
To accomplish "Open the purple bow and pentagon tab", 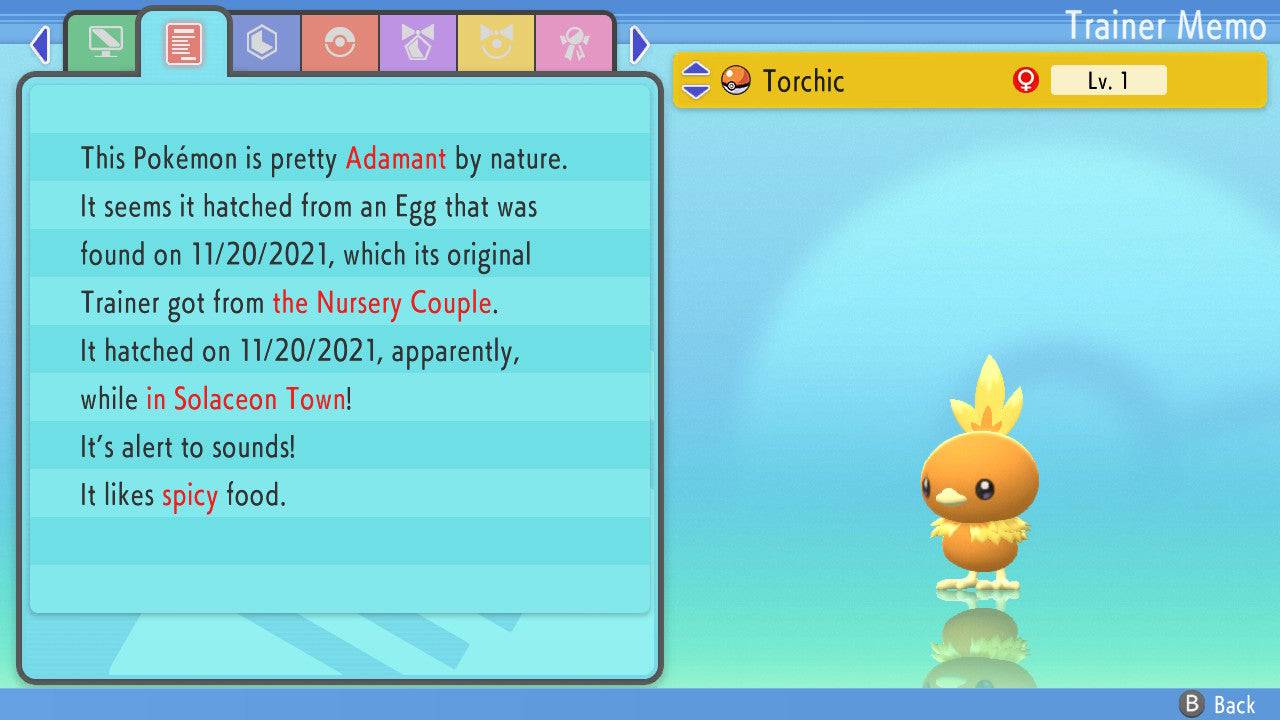I will tap(418, 43).
